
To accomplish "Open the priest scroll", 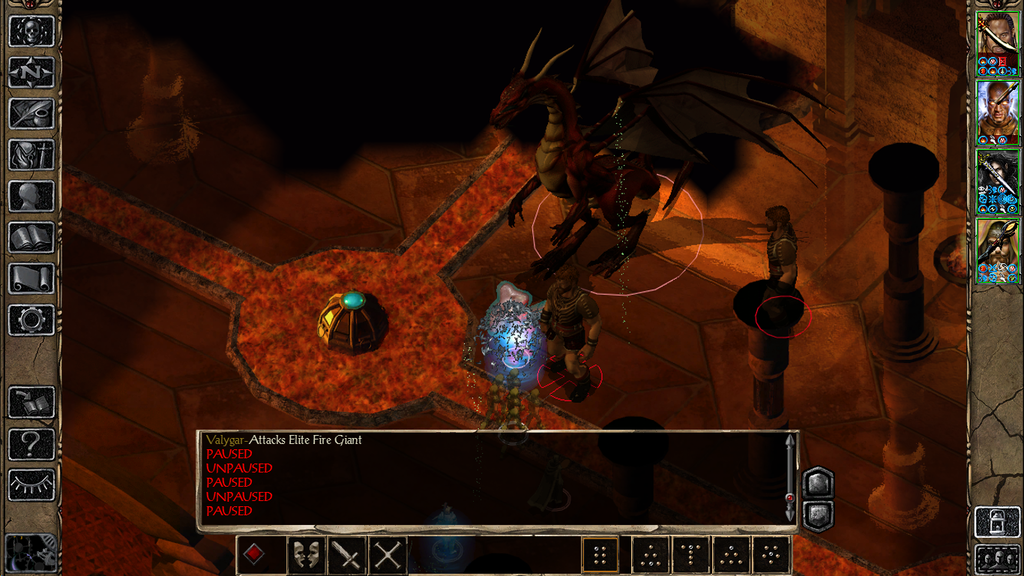I will click(x=30, y=278).
